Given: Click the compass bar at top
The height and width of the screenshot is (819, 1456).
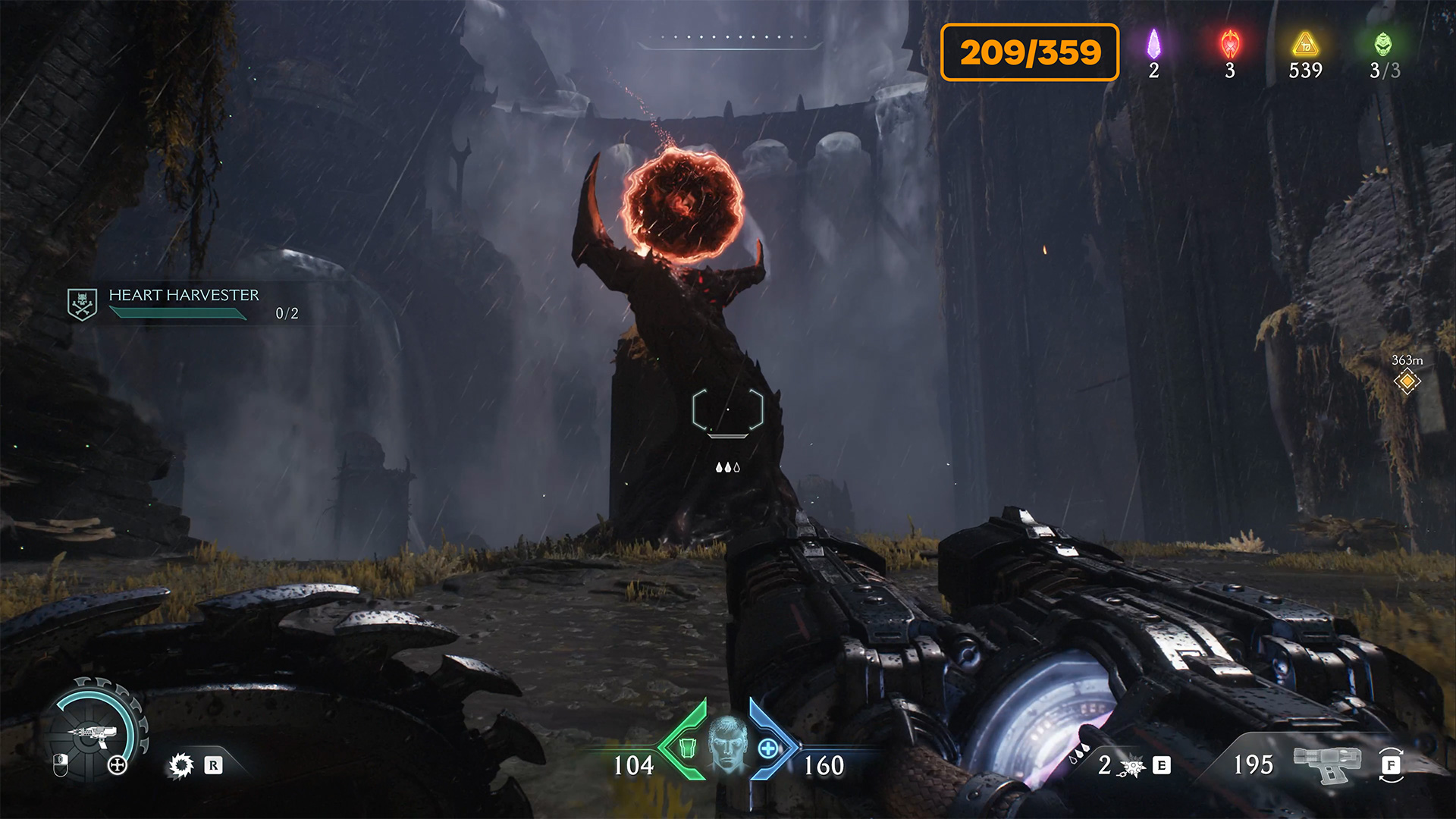Looking at the screenshot, I should (x=728, y=42).
